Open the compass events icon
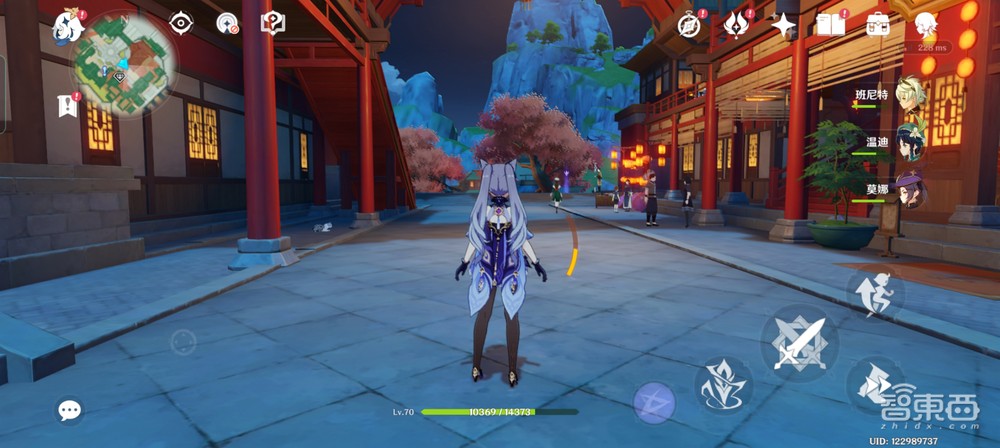Viewport: 1000px width, 448px height. [689, 25]
